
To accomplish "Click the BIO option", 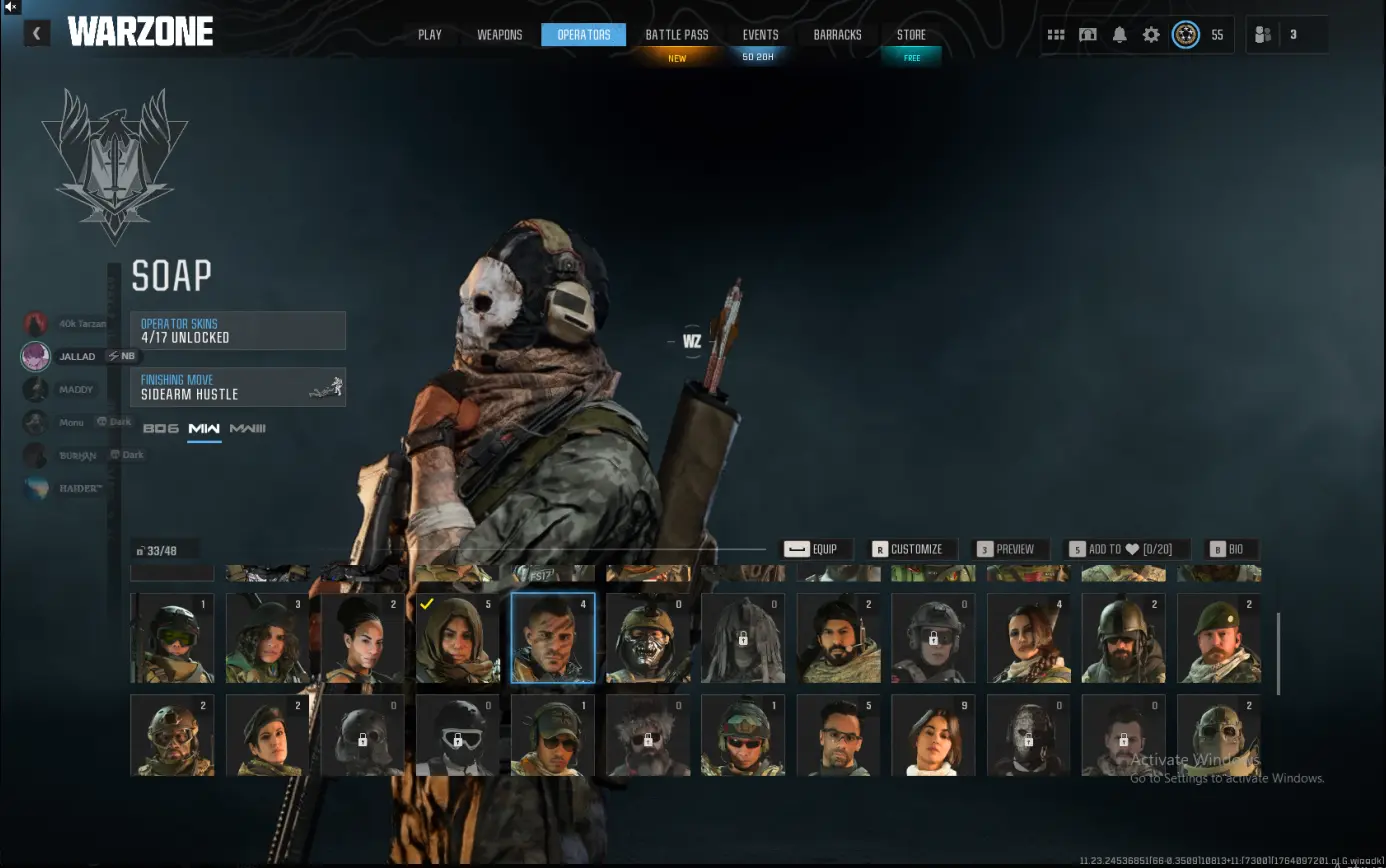I will point(1230,548).
